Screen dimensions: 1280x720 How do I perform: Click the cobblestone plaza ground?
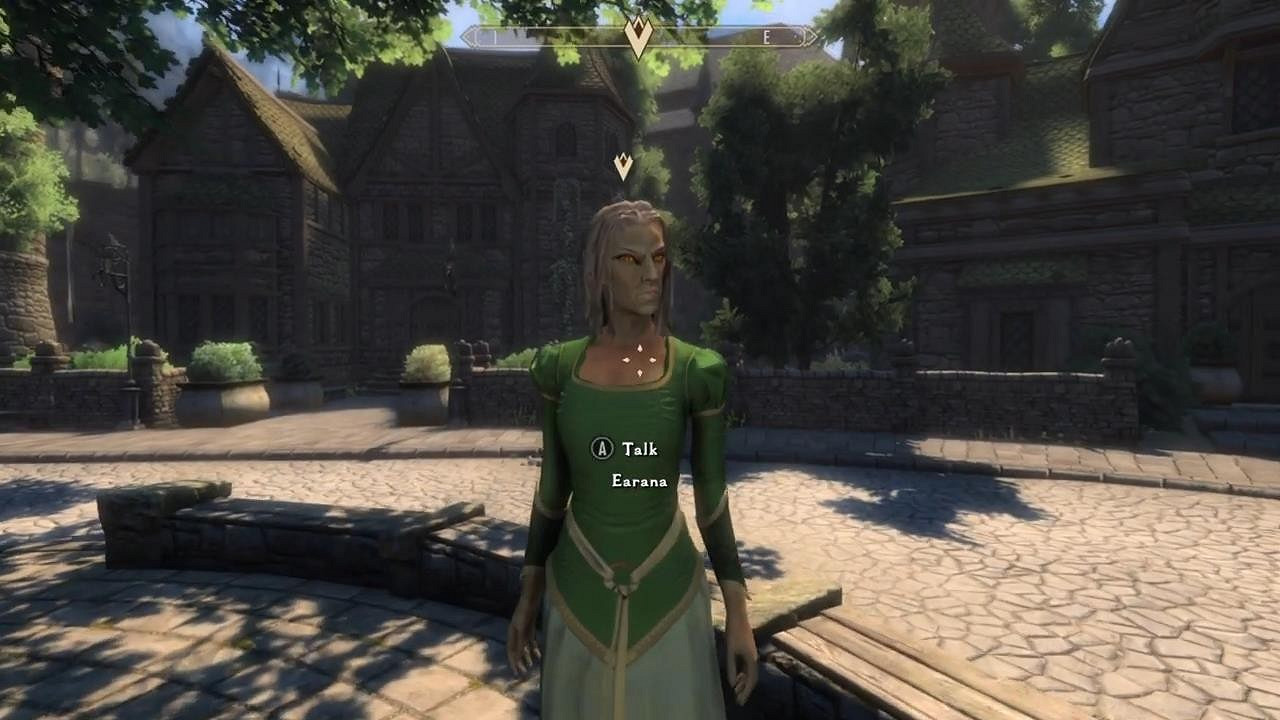pos(250,670)
